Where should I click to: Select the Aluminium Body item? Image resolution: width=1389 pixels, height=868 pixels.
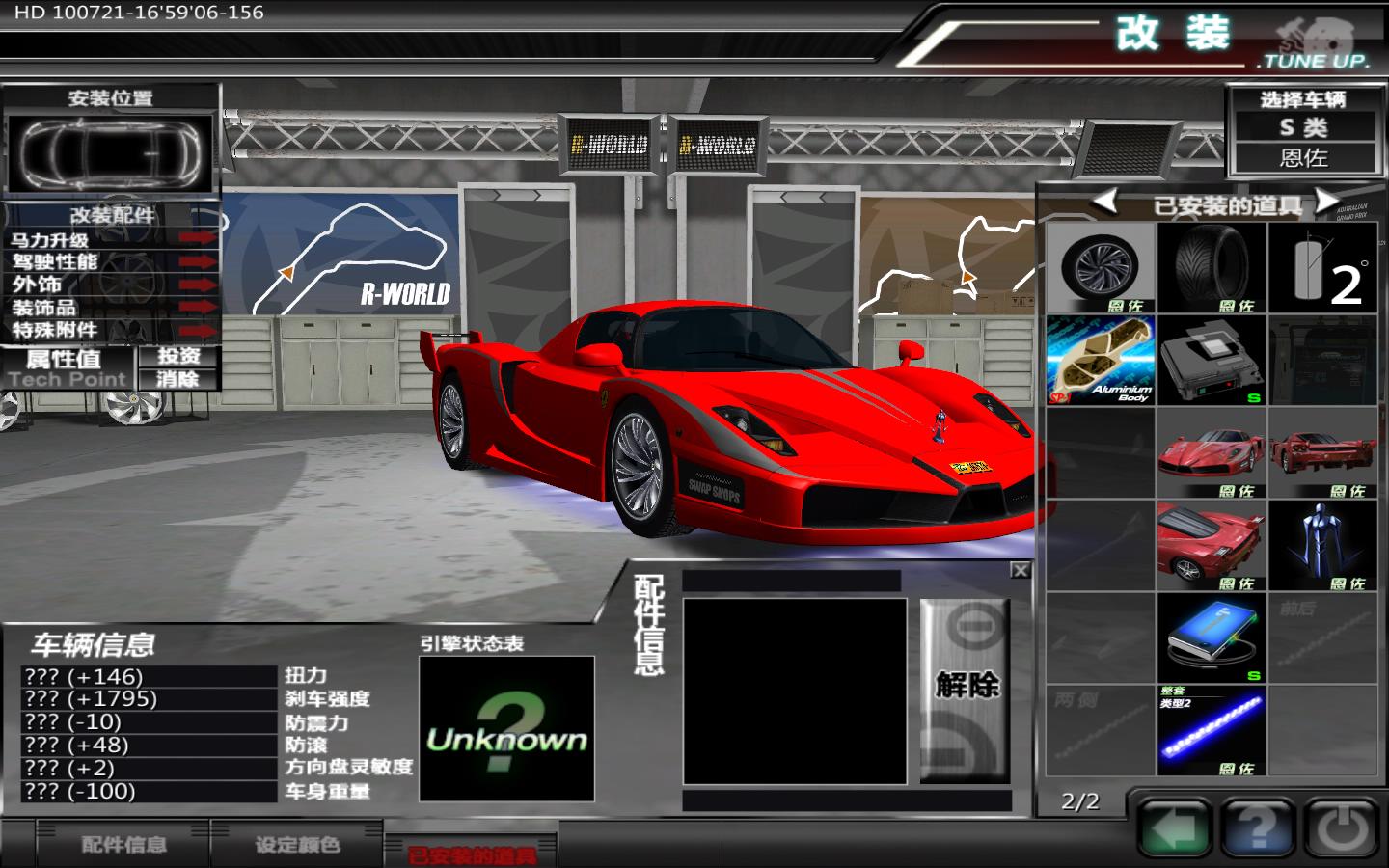pyautogui.click(x=1101, y=360)
